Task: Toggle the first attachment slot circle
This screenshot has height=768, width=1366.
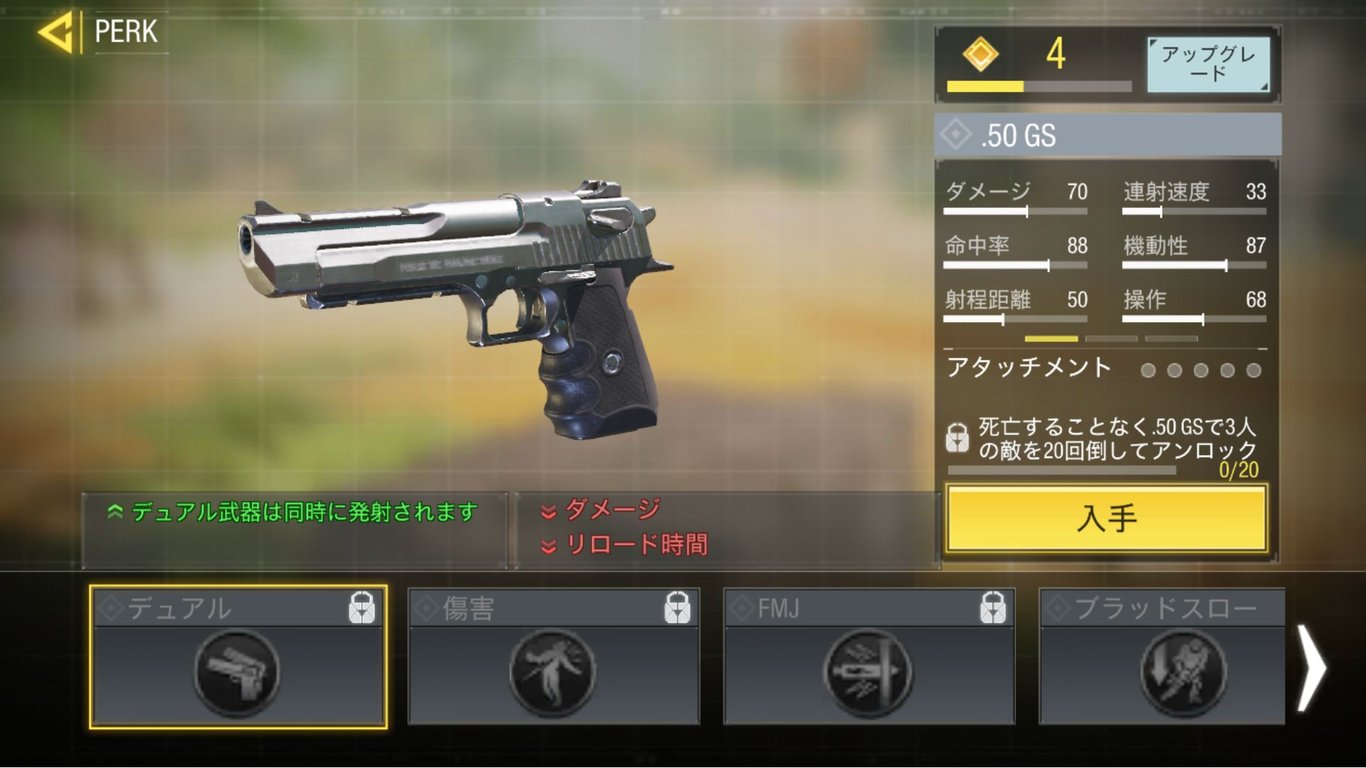Action: [1148, 370]
